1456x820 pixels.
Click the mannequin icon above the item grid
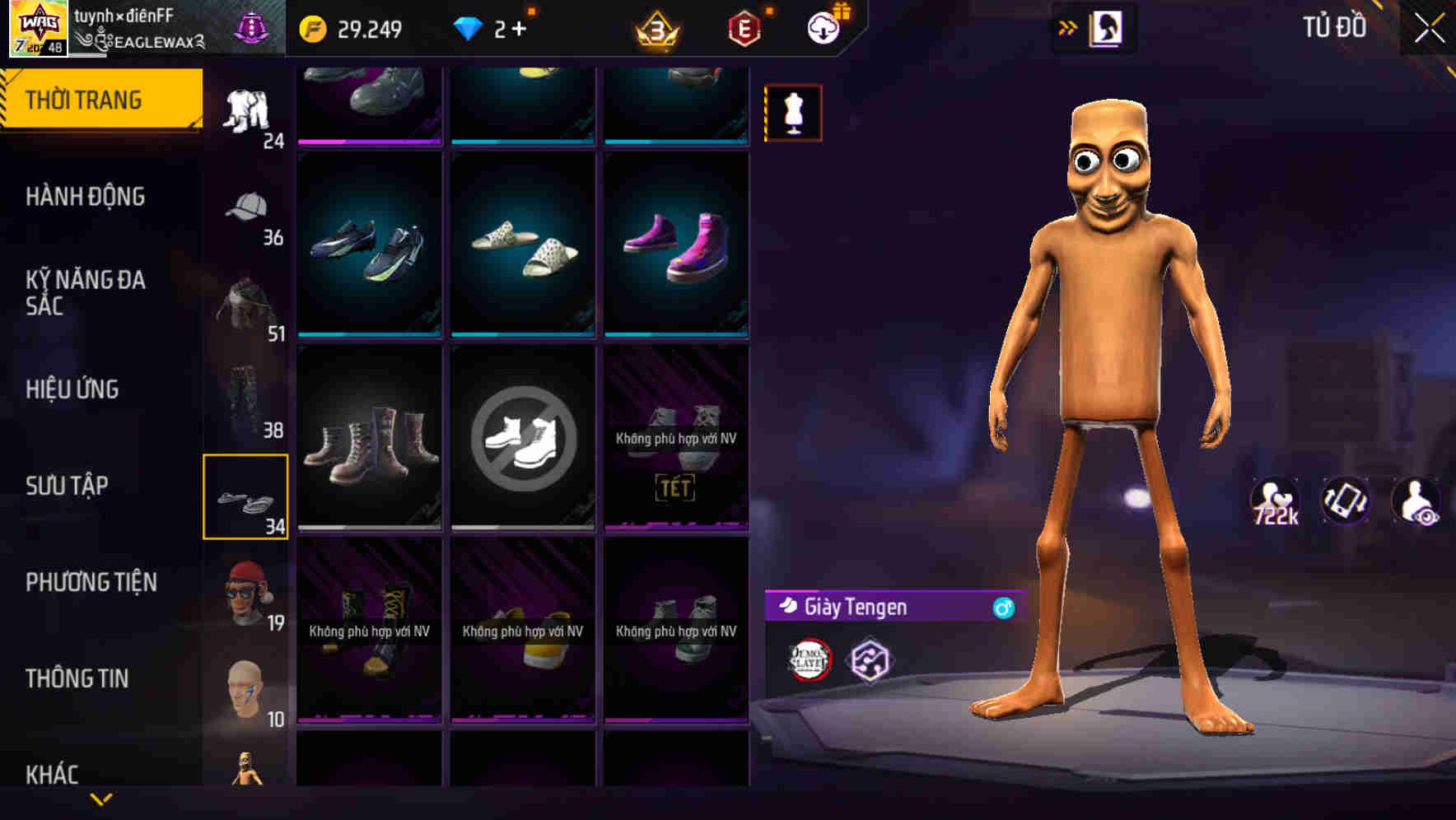tap(793, 112)
